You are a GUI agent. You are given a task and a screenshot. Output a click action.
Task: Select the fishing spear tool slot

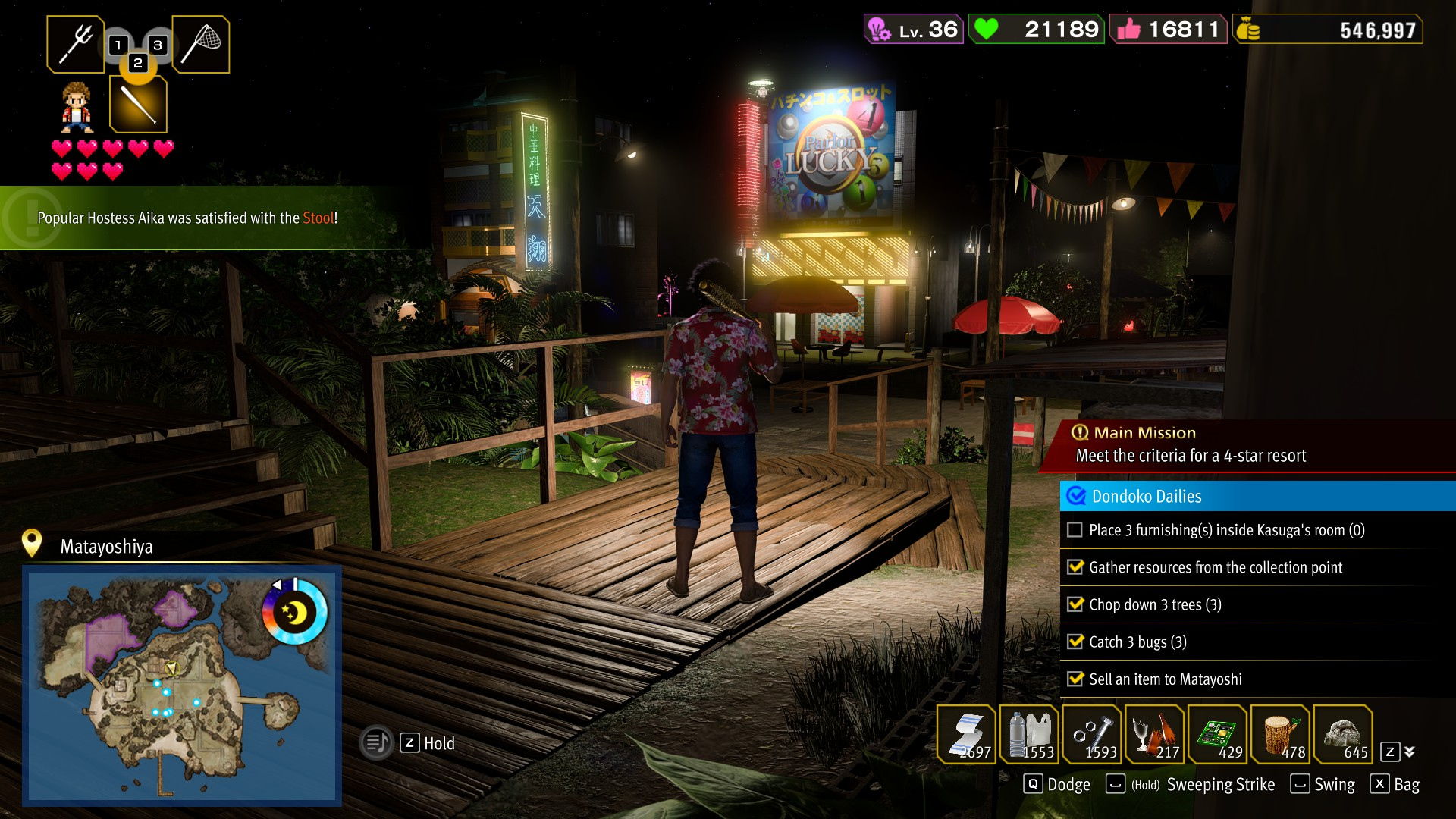[75, 45]
